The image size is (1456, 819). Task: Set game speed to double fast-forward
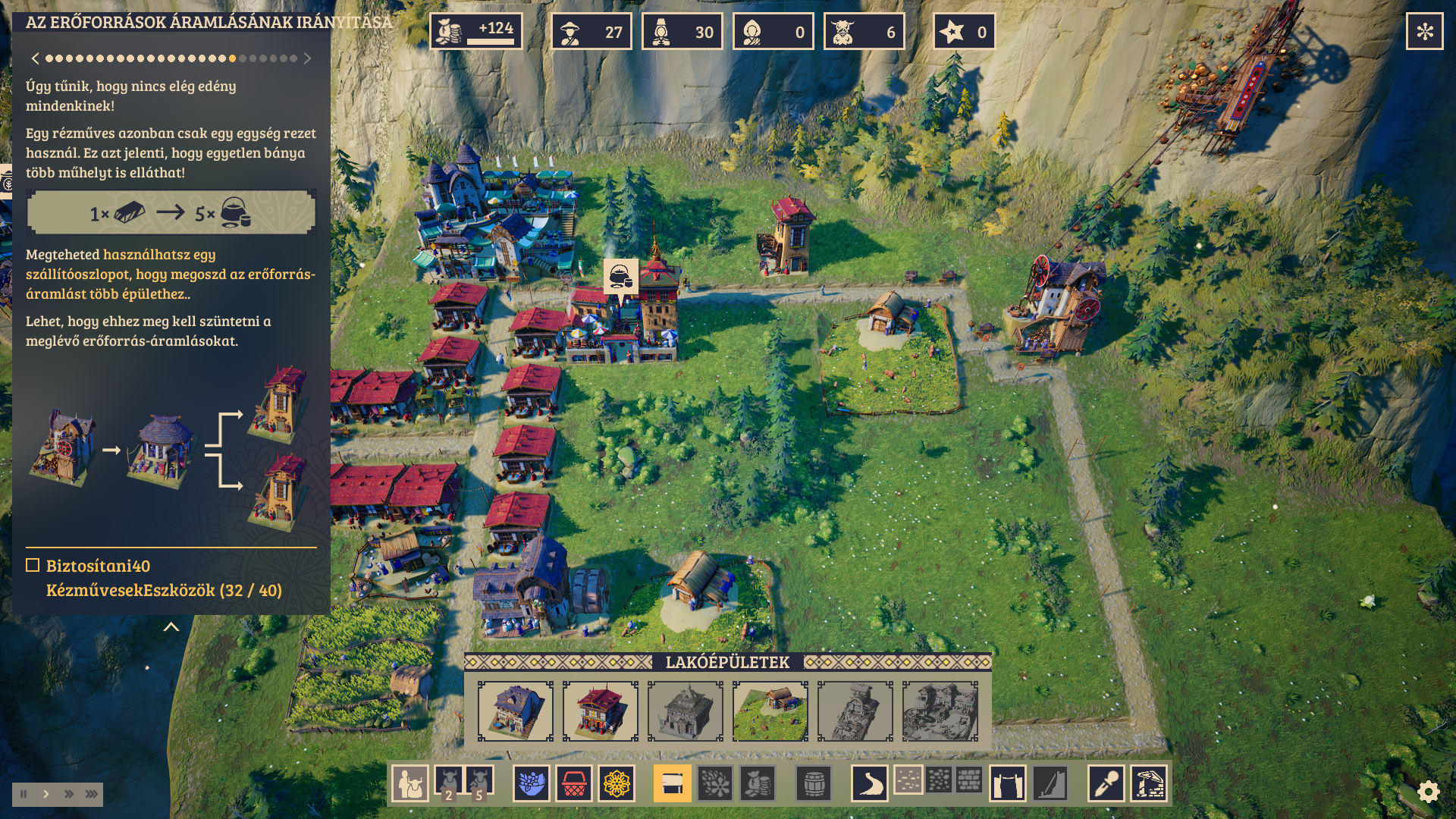(x=69, y=794)
